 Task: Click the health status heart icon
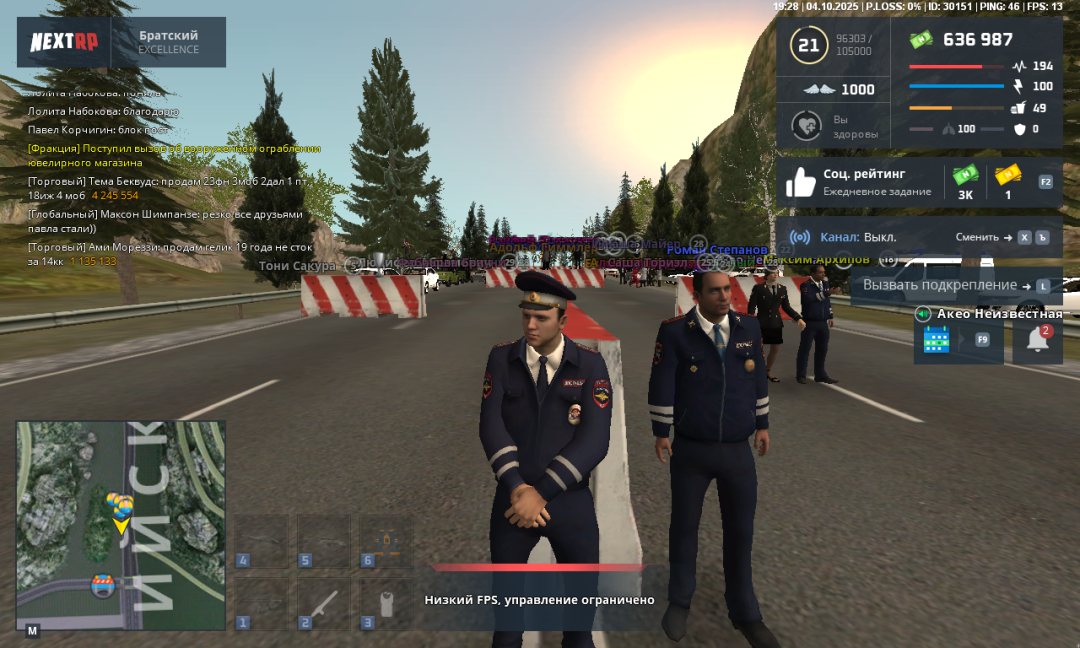point(806,126)
